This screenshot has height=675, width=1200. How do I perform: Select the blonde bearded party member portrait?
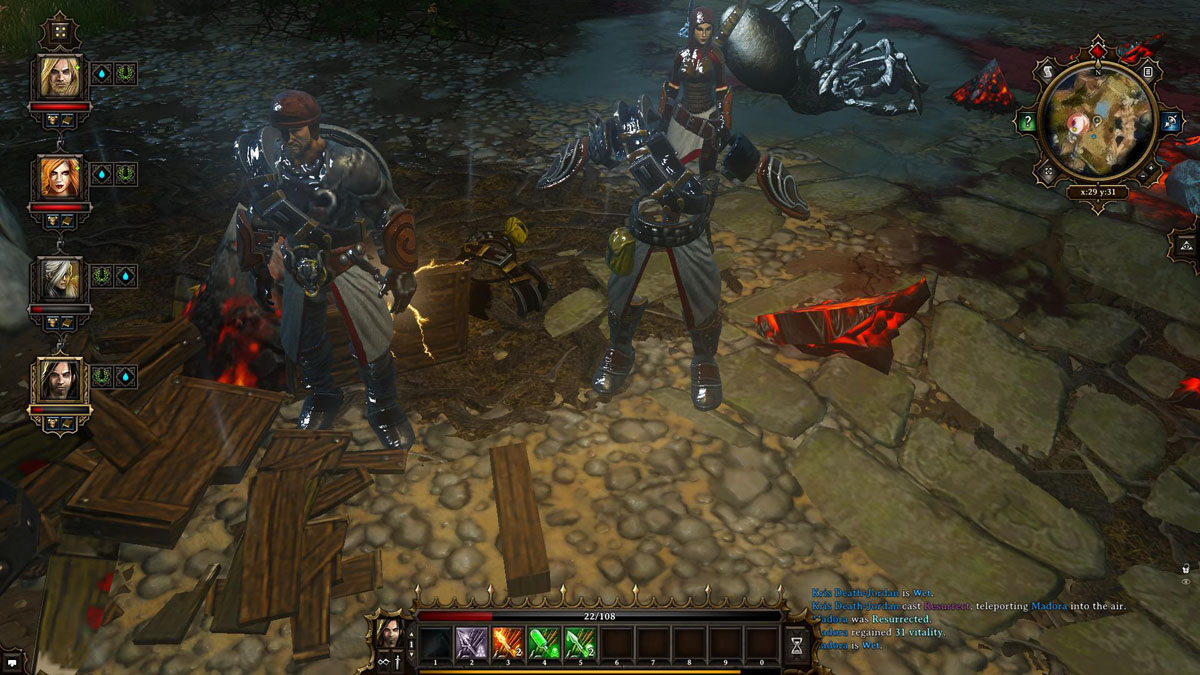60,77
